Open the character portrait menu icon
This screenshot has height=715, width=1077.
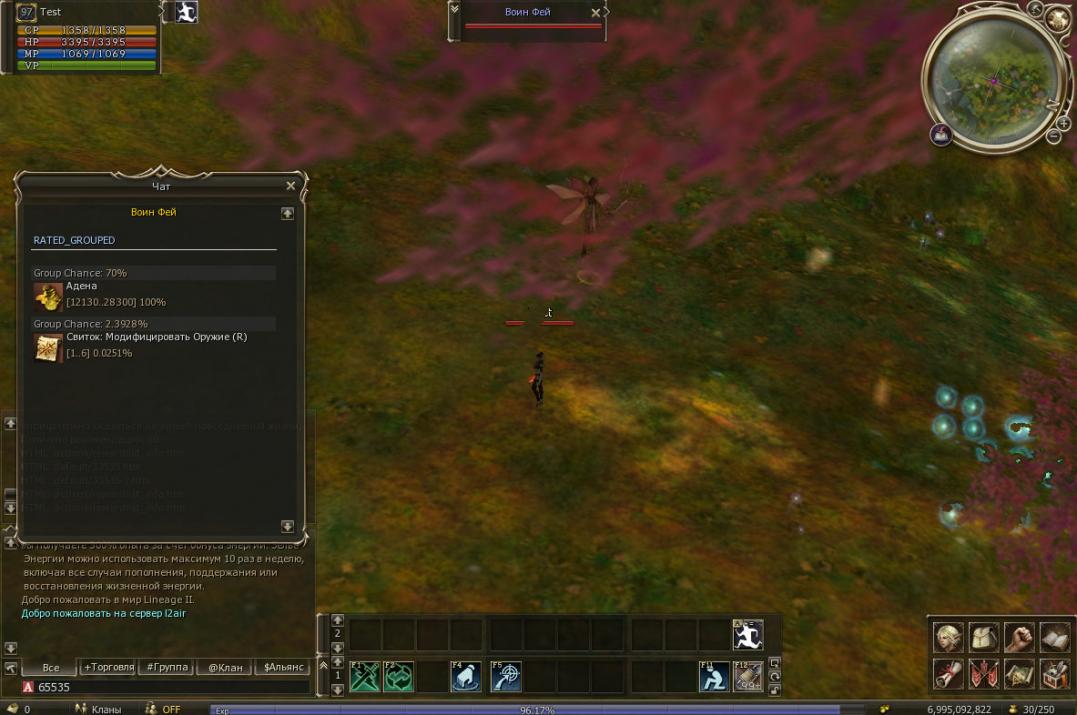(x=948, y=637)
